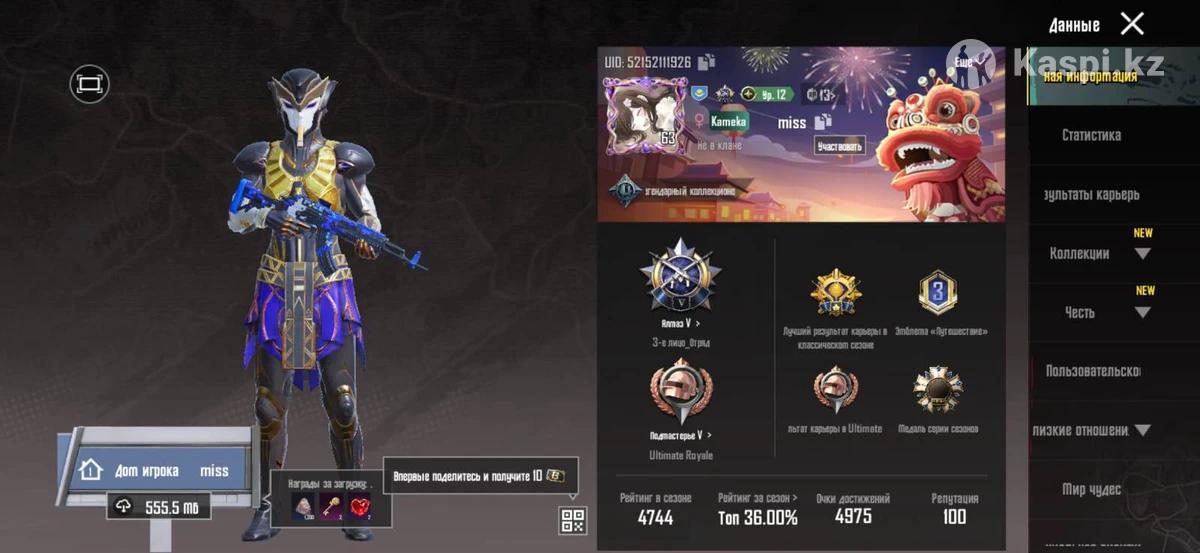Download the 555.5 Мб resource pack
The height and width of the screenshot is (553, 1200).
click(159, 507)
